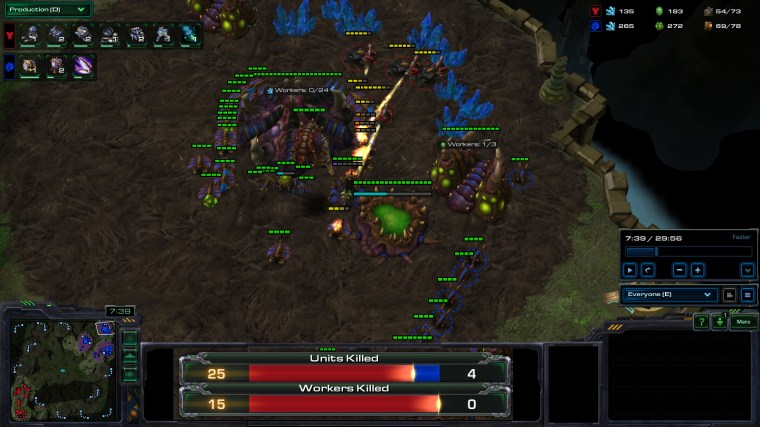760x427 pixels.
Task: Select the red player's Zerg icon
Action: [9, 37]
